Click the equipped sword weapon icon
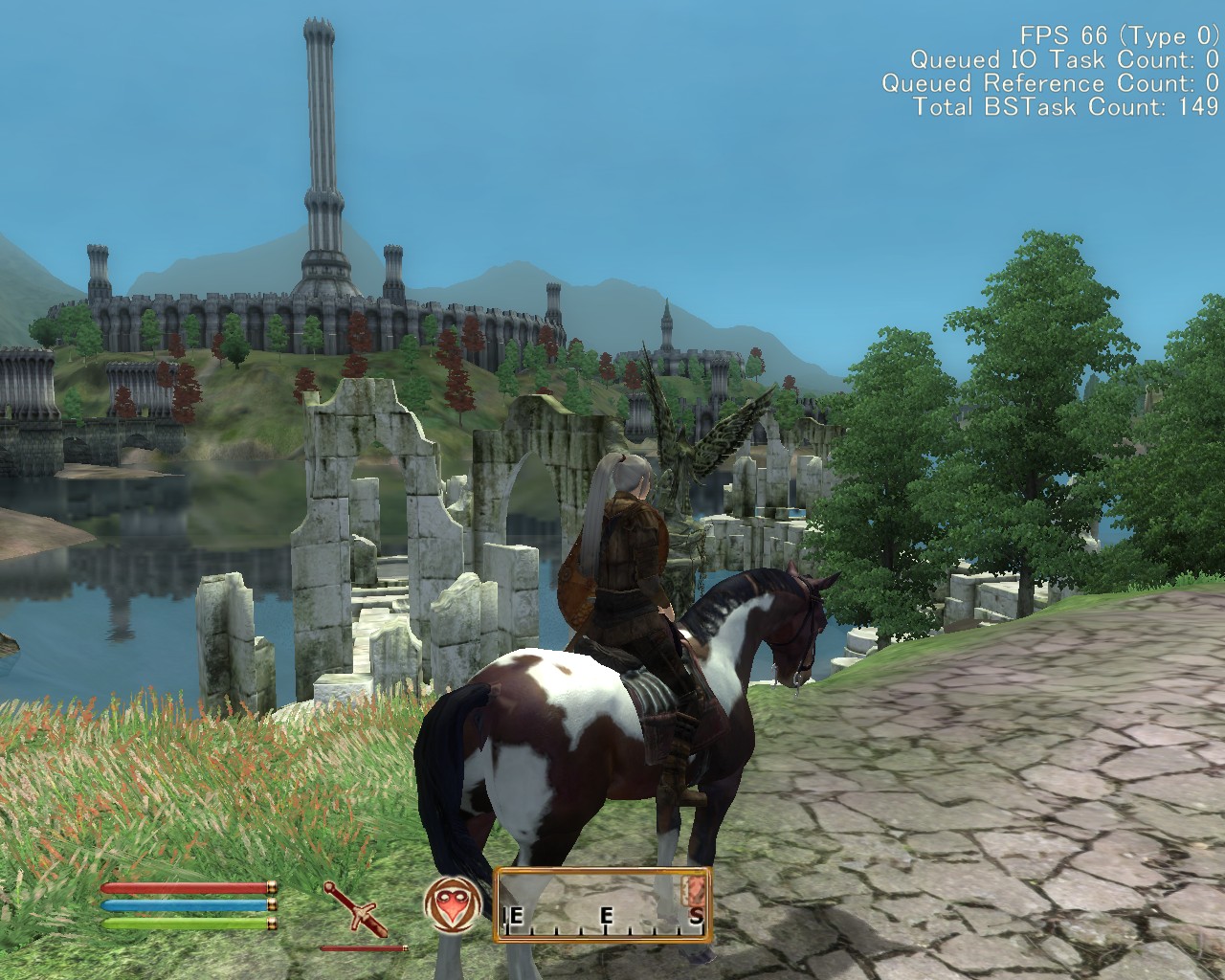 point(354,909)
